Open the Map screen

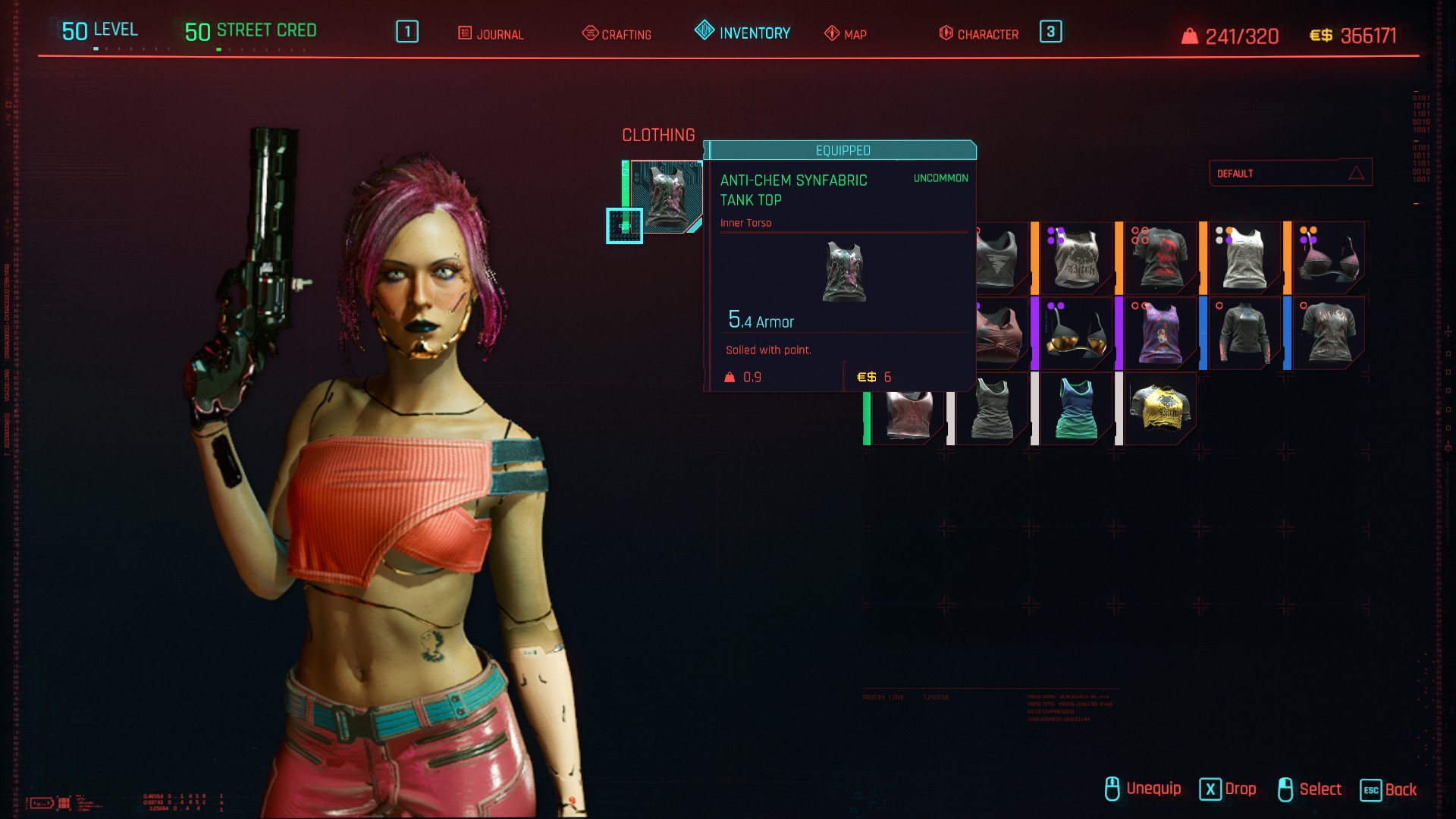(x=846, y=34)
